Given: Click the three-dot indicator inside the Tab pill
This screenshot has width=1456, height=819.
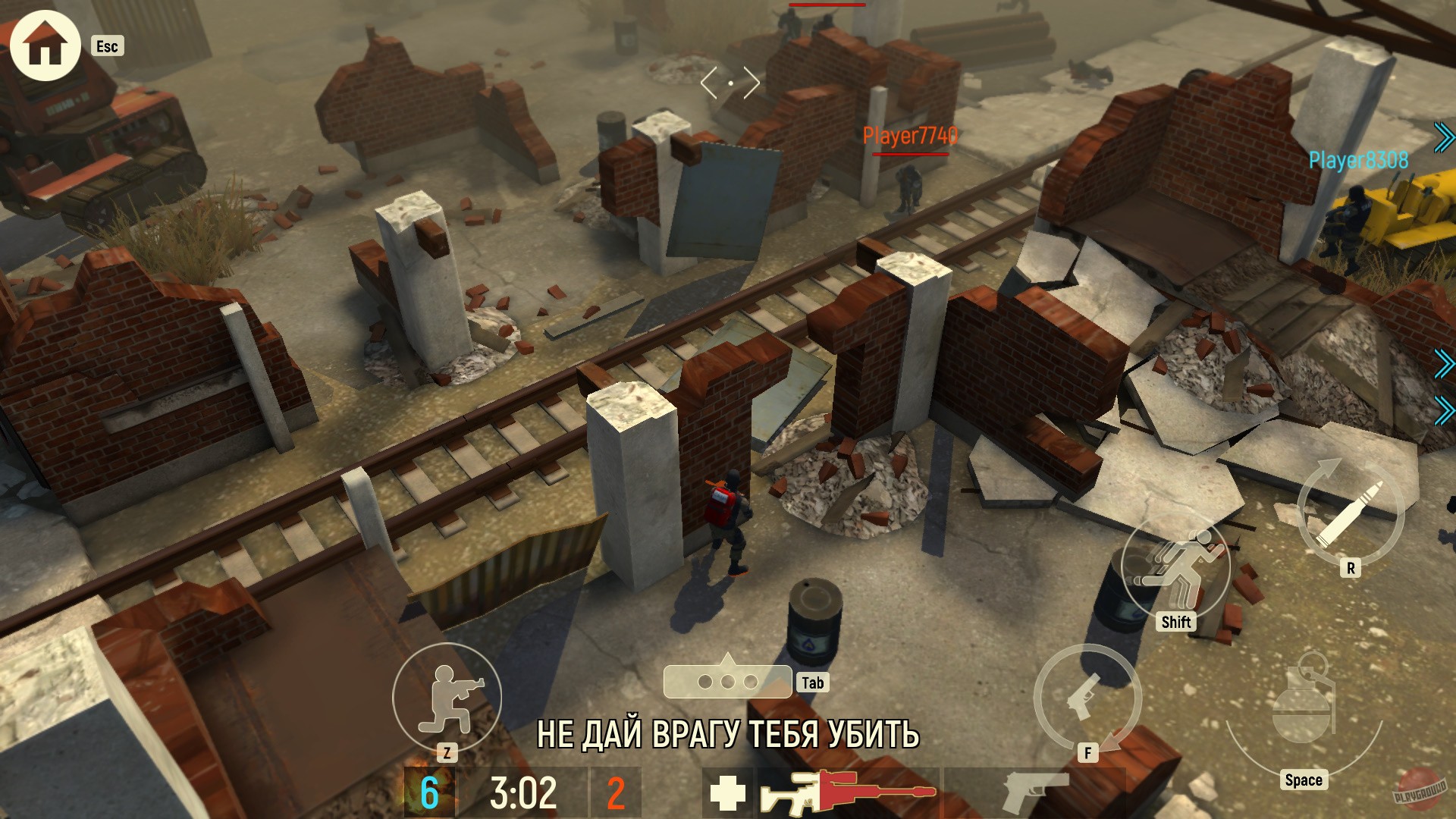Looking at the screenshot, I should [x=727, y=682].
